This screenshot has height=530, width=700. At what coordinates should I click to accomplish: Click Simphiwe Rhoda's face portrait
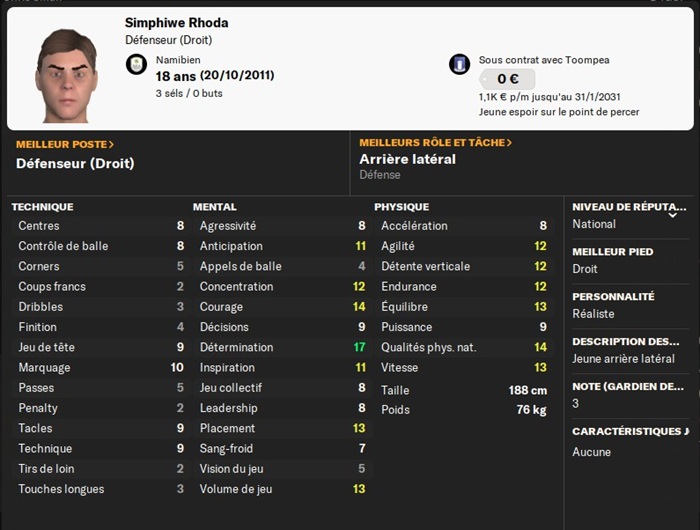pyautogui.click(x=67, y=75)
